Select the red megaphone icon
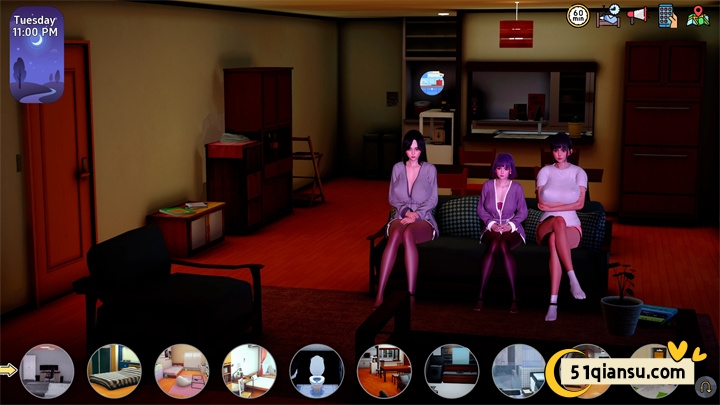 [637, 16]
